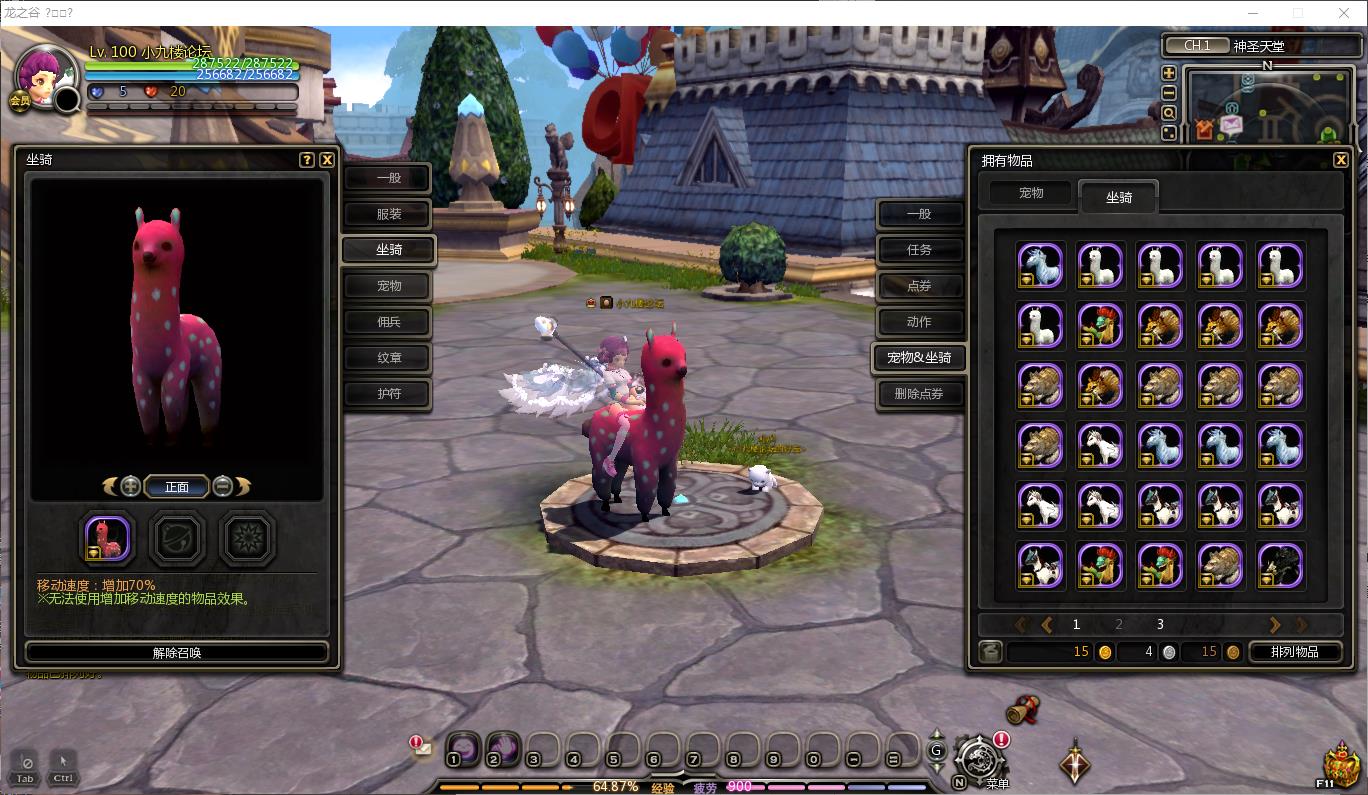Go to inventory page 2
Image resolution: width=1368 pixels, height=795 pixels.
click(1118, 624)
